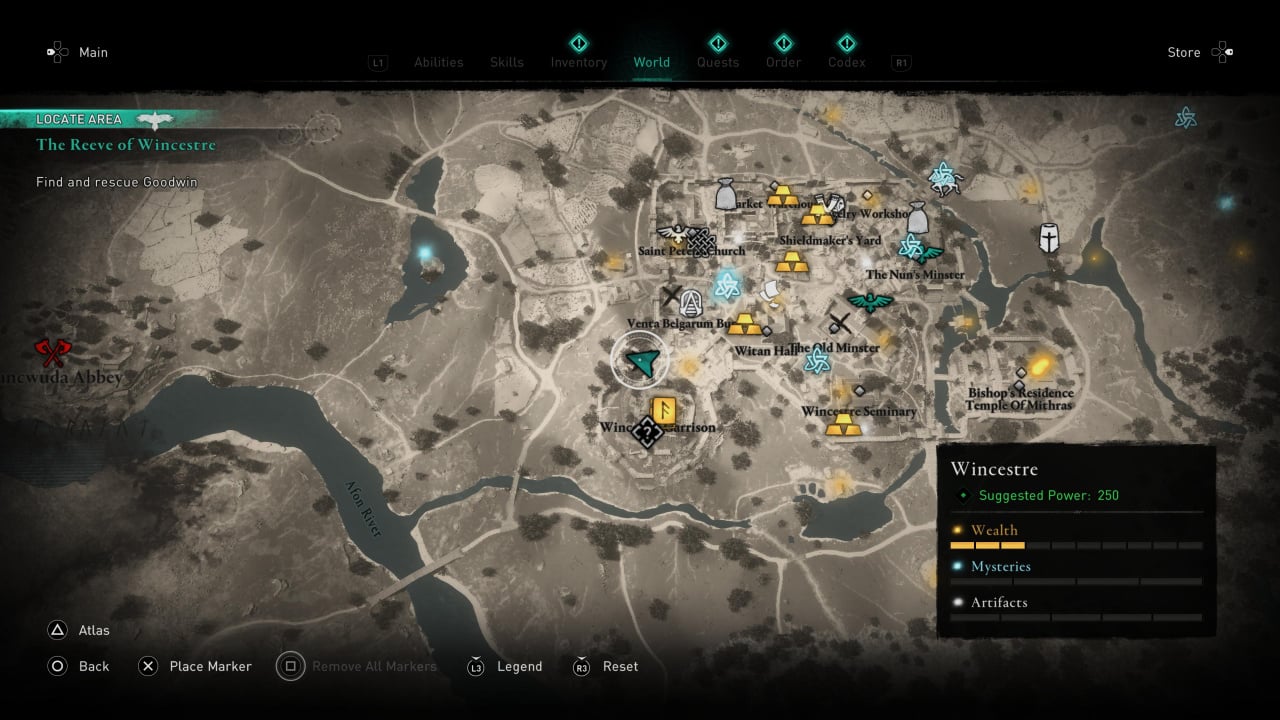Screen dimensions: 1280x720
Task: Show the map Legend
Action: coord(506,666)
